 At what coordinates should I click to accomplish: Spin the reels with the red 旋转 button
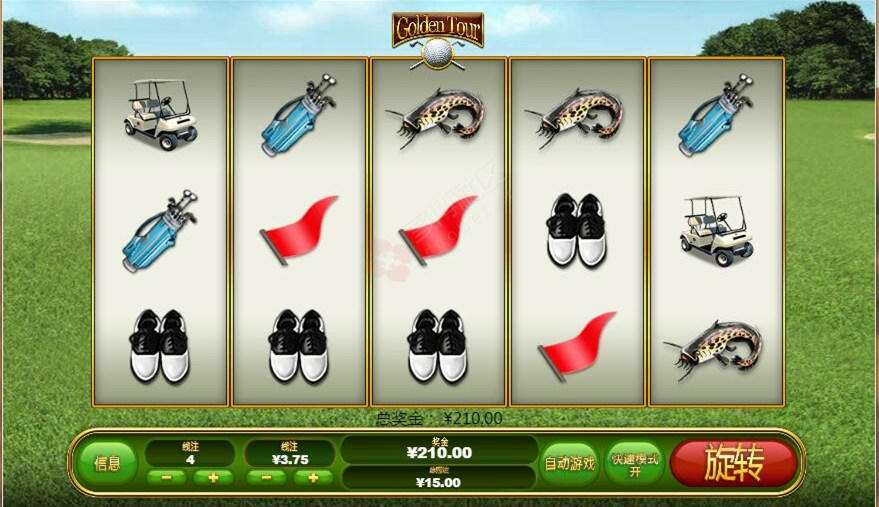pos(734,463)
